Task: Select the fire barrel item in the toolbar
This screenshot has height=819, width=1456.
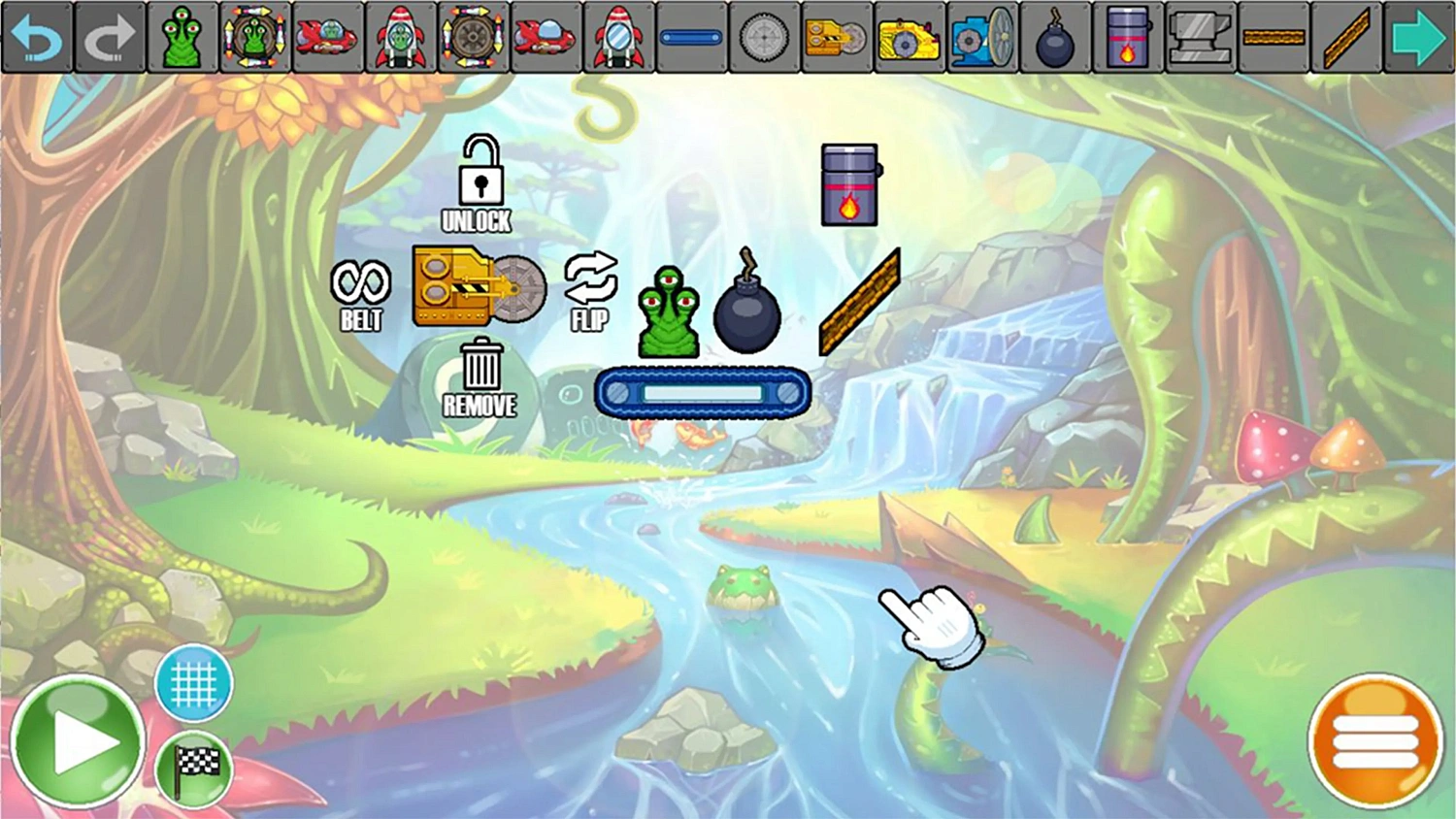Action: (1128, 39)
